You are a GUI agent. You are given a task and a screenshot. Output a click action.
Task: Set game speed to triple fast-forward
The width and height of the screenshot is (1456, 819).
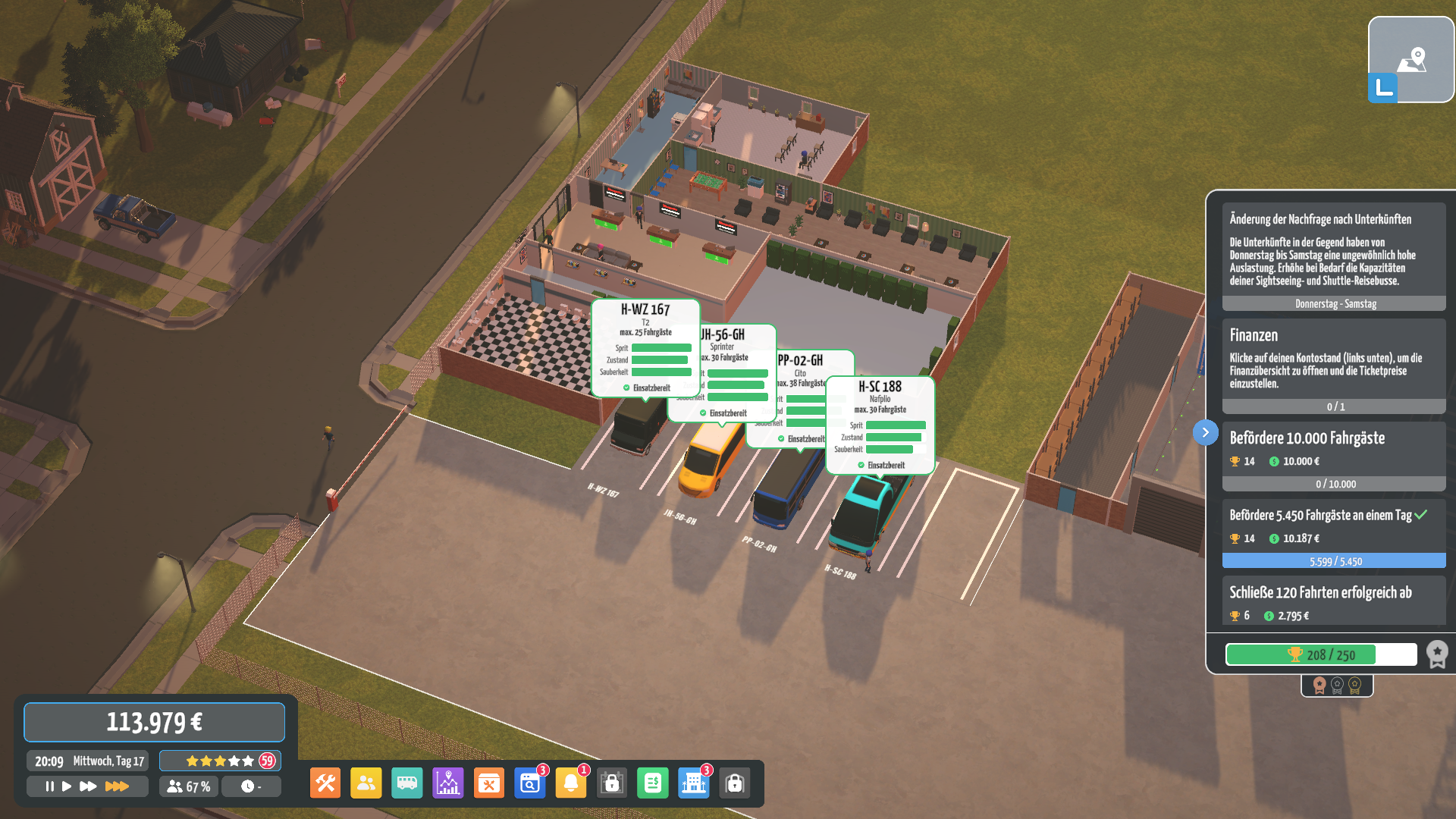117,786
